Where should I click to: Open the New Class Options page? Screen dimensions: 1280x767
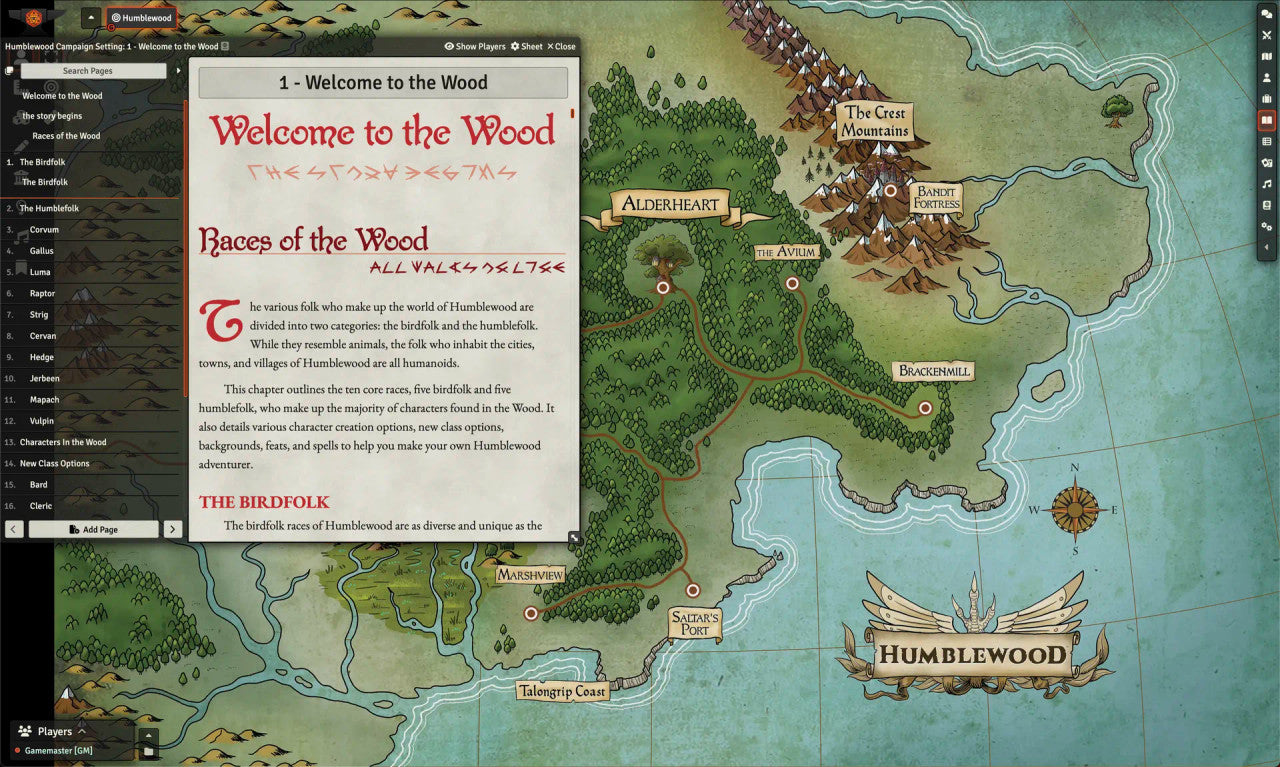tap(55, 464)
